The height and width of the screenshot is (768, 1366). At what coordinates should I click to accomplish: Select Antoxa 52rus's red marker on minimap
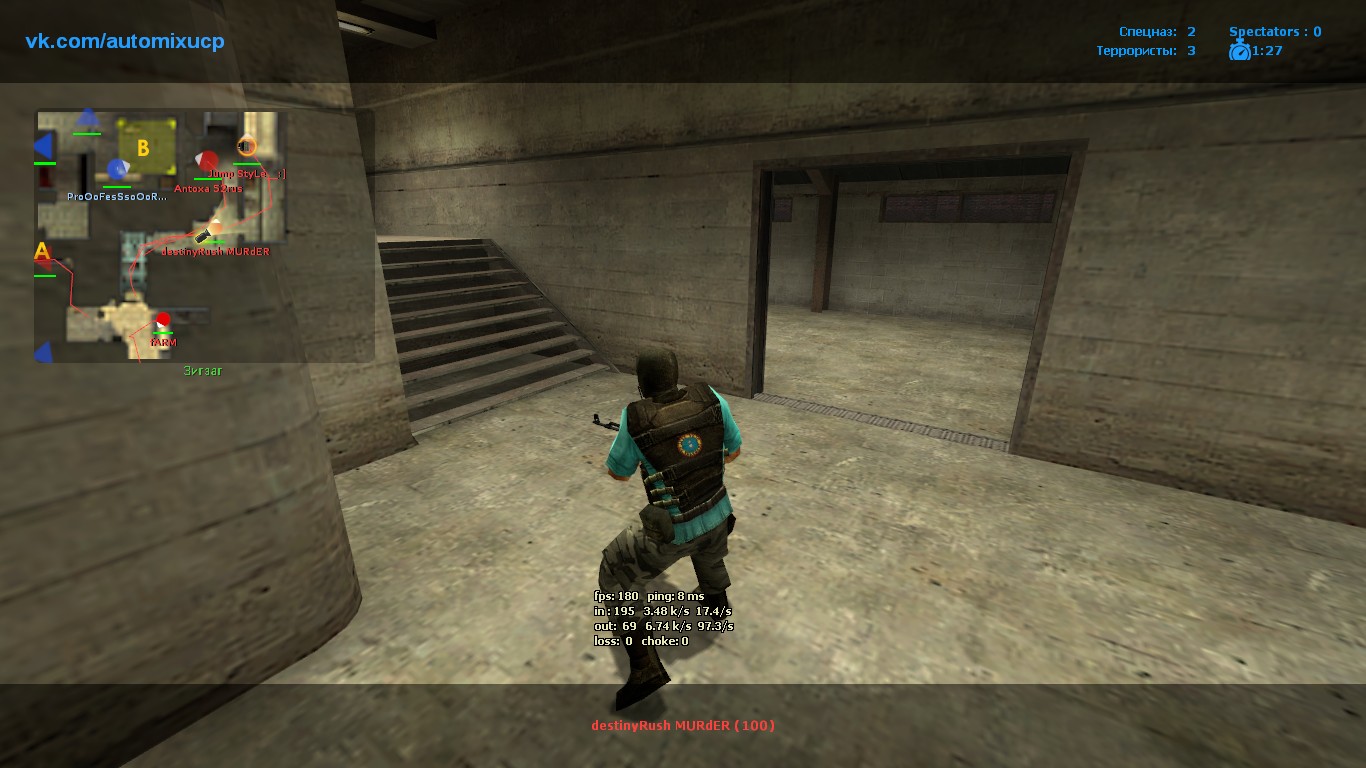pos(209,162)
